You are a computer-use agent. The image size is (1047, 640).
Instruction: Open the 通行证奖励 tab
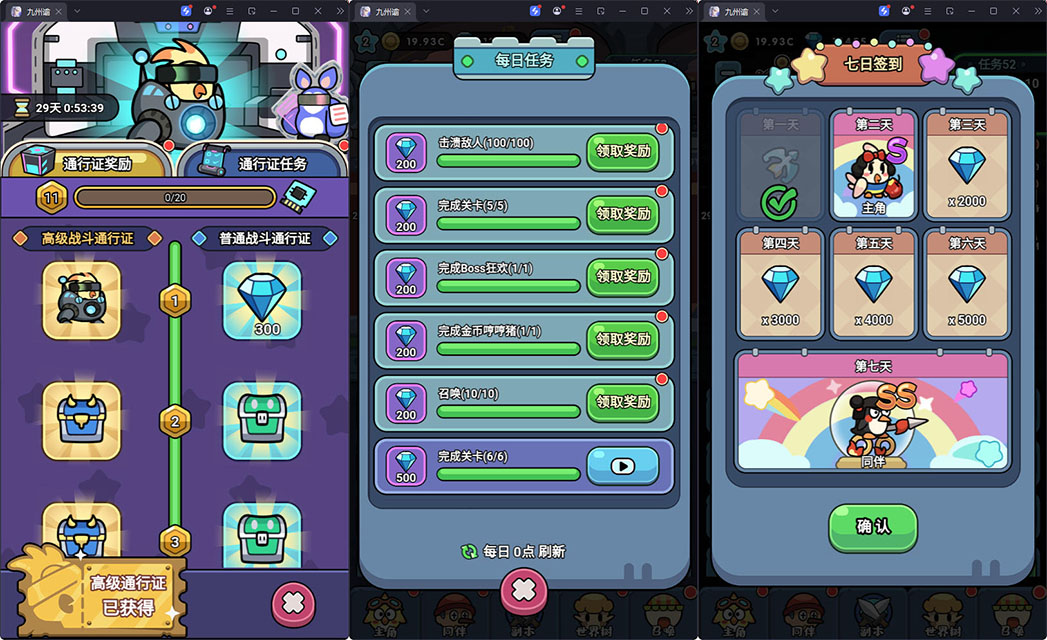(90, 162)
